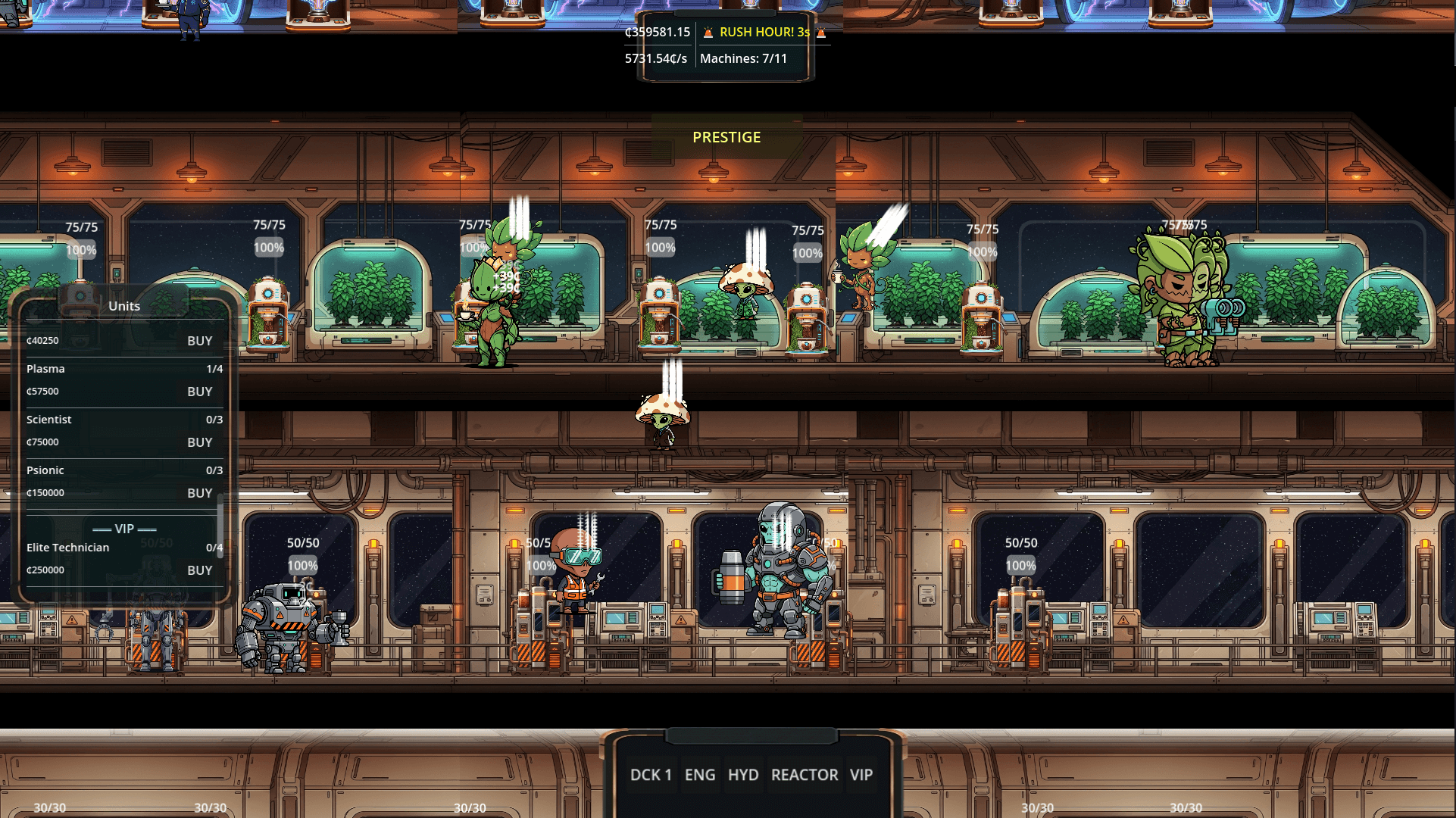Buy a Scientist for ¢75000

[x=199, y=442]
